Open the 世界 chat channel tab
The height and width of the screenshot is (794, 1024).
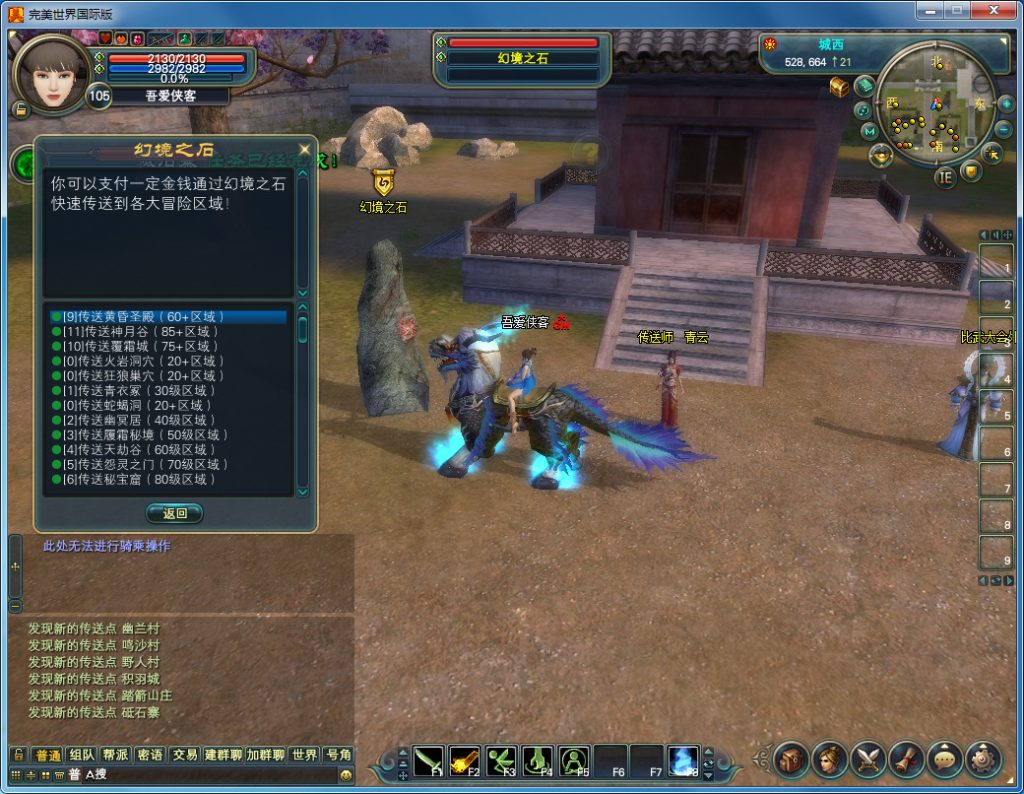click(x=305, y=755)
